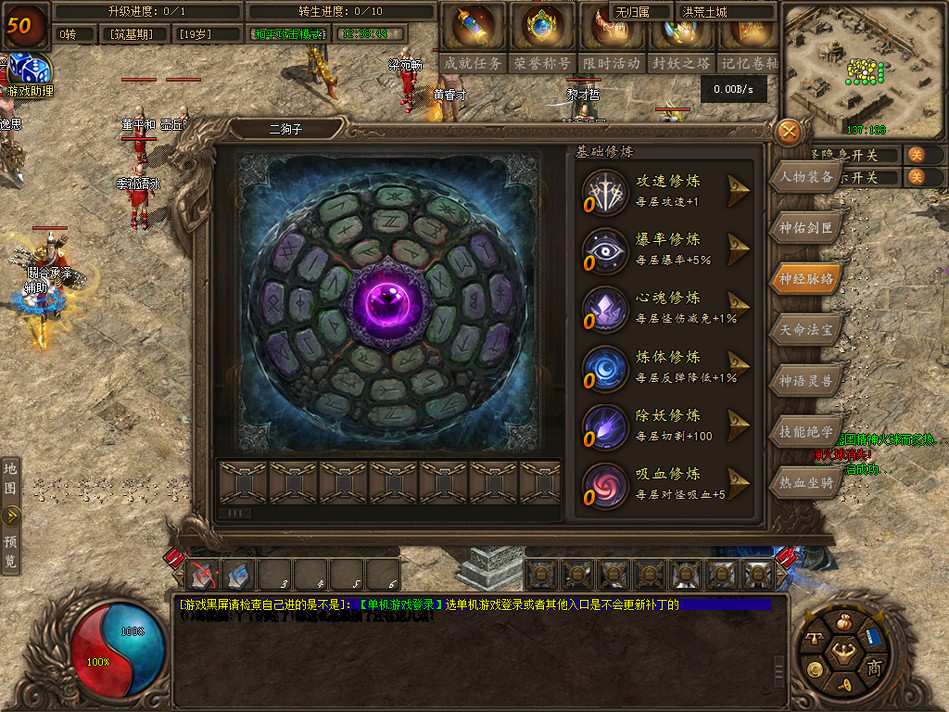
Task: Show the 热血坐骑 tab
Action: pyautogui.click(x=806, y=482)
